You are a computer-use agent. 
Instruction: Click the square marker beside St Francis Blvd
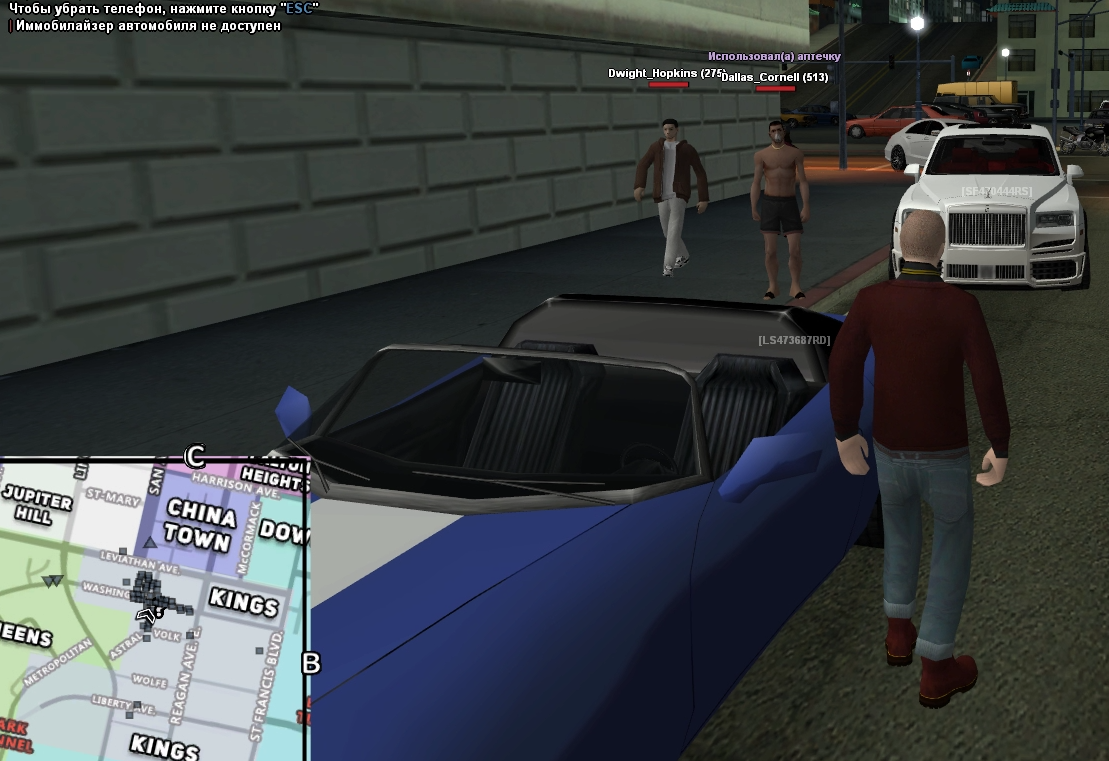point(259,651)
